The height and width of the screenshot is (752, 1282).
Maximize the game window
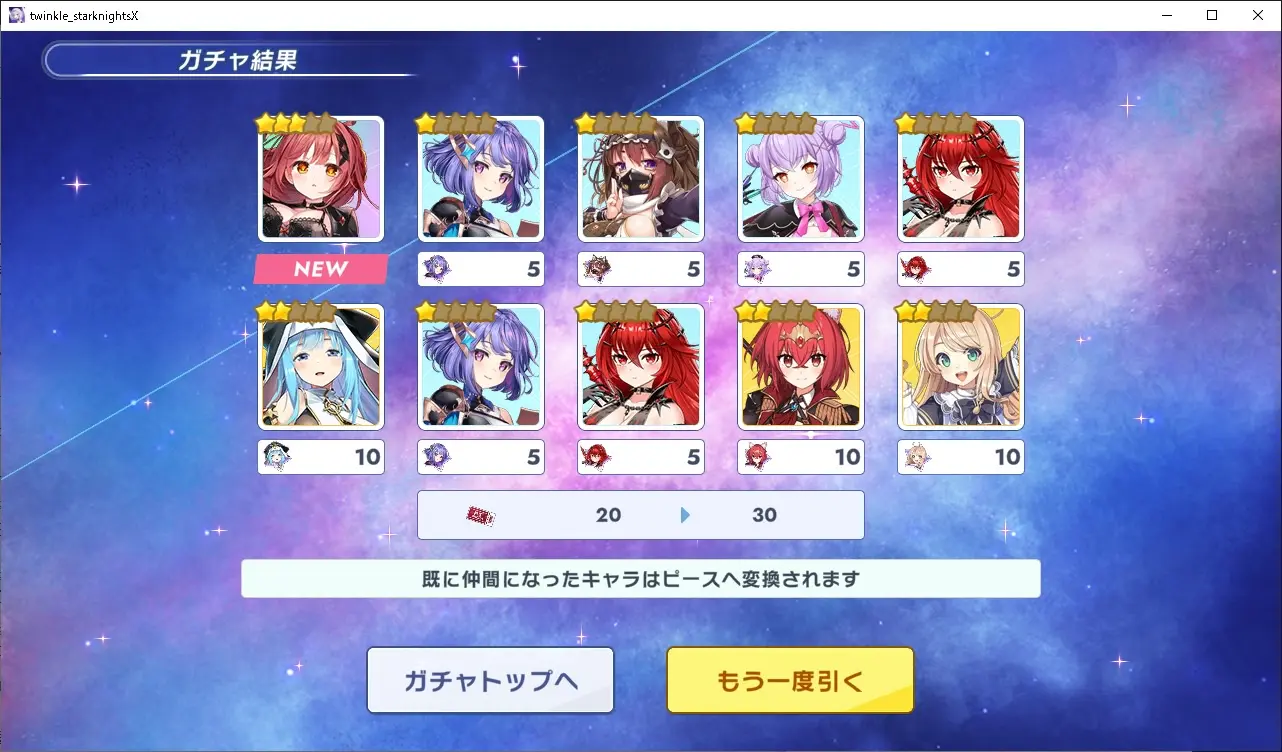(x=1212, y=15)
